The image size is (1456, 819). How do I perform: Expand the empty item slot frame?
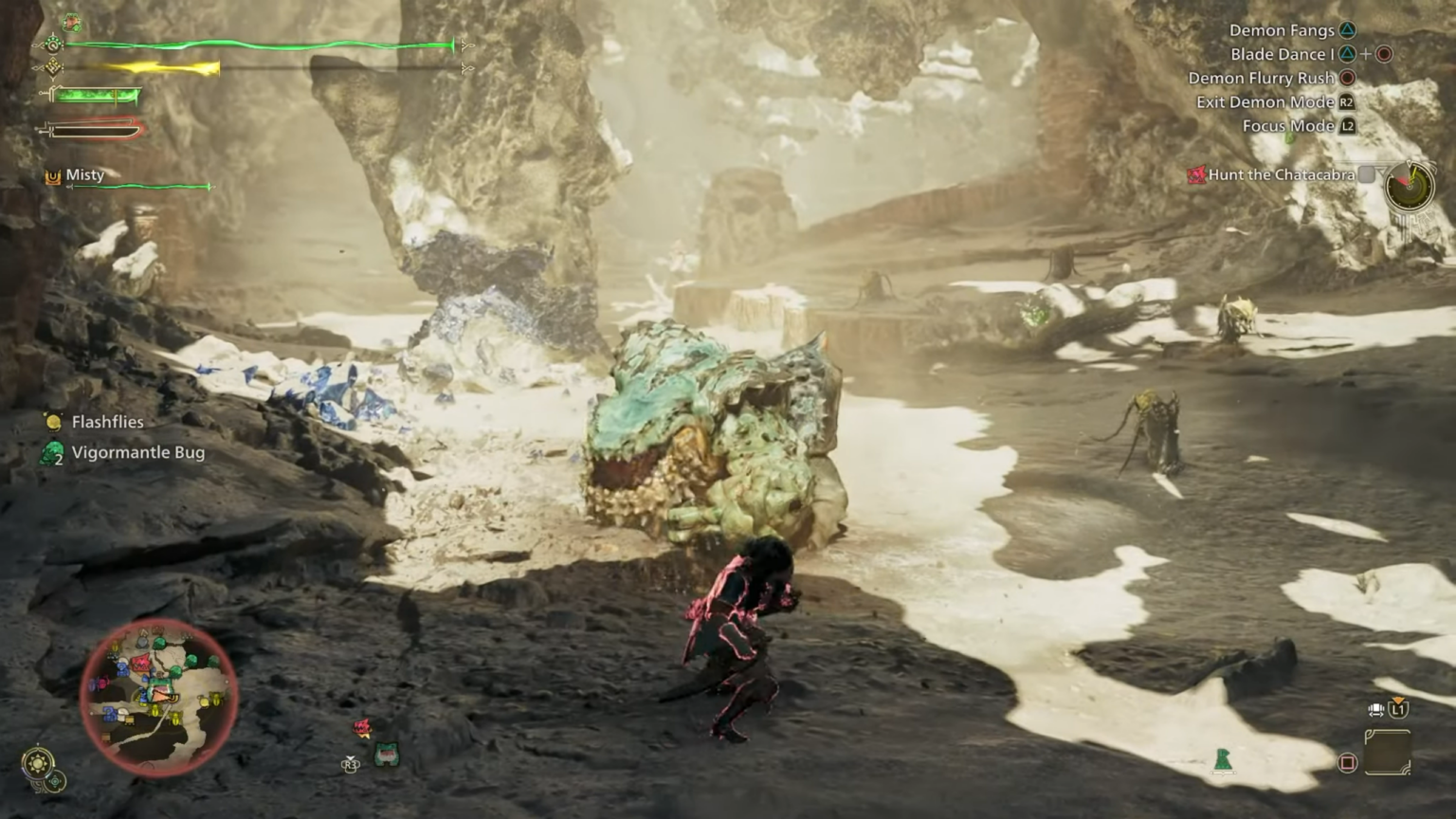pyautogui.click(x=1388, y=751)
